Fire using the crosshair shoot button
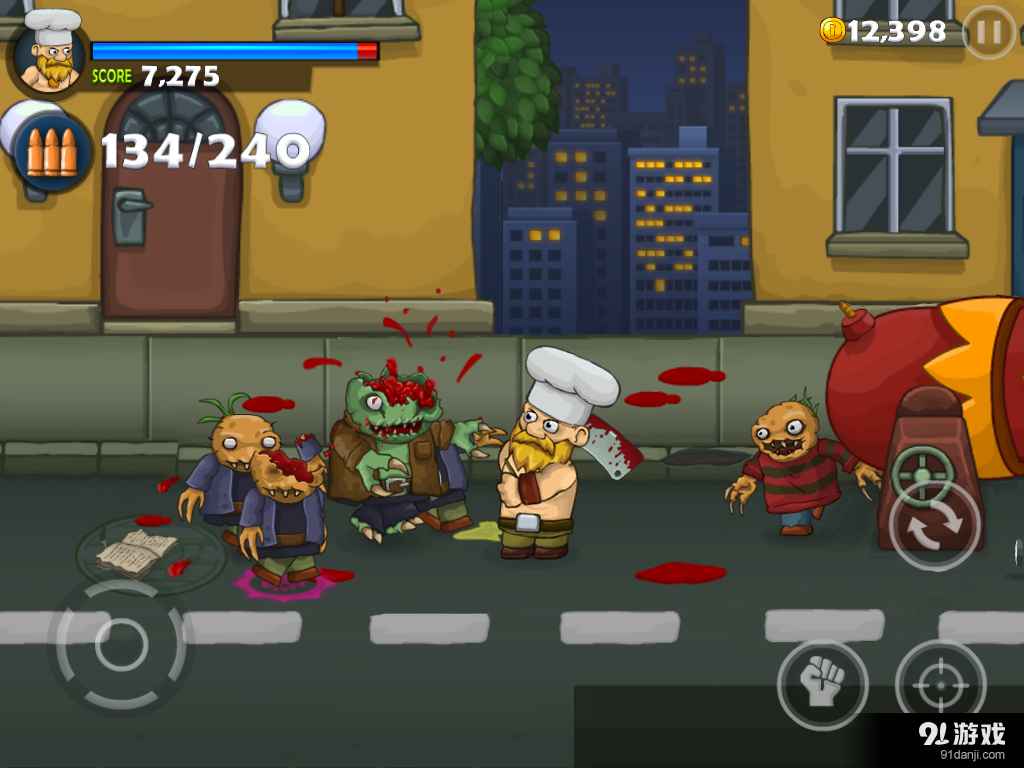1024x768 pixels. click(x=940, y=685)
